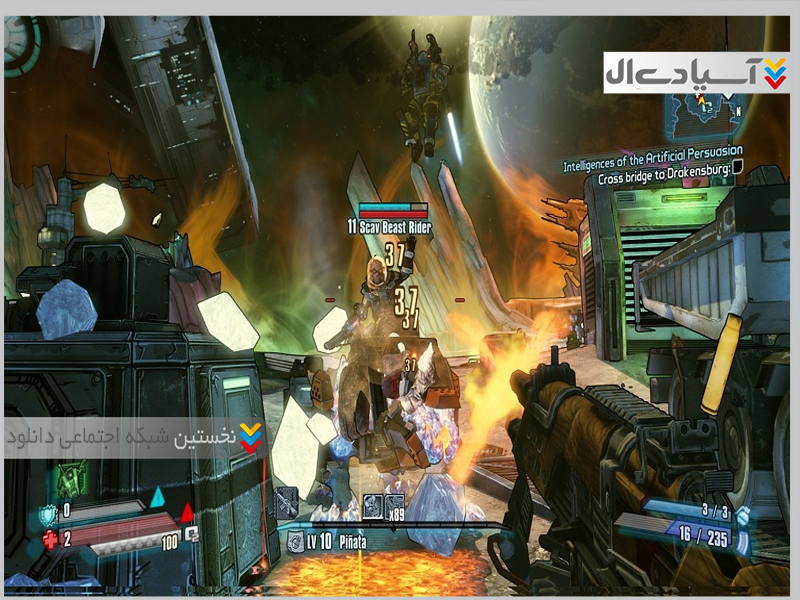The width and height of the screenshot is (800, 600).
Task: Click the Persian download network watermark banner
Action: point(135,437)
